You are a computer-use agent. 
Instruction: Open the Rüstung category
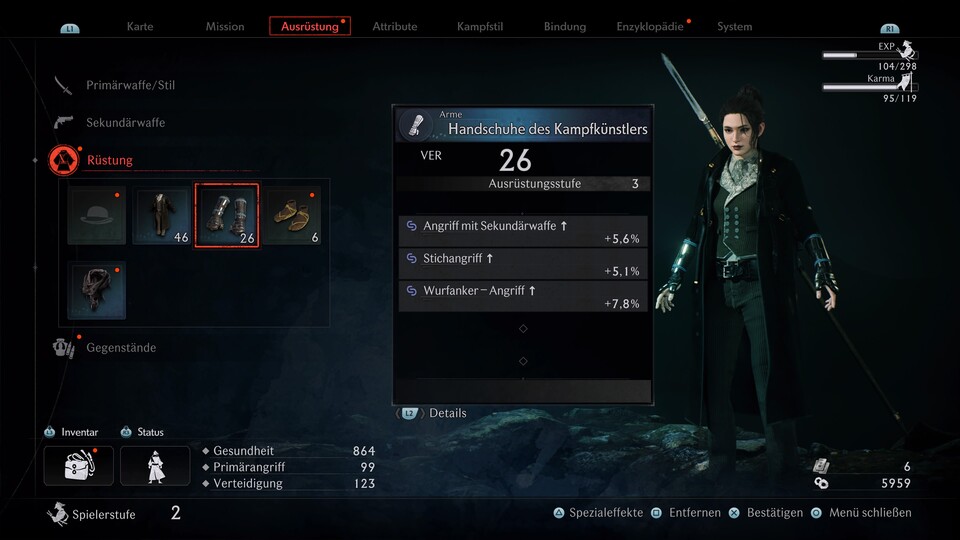click(x=109, y=160)
